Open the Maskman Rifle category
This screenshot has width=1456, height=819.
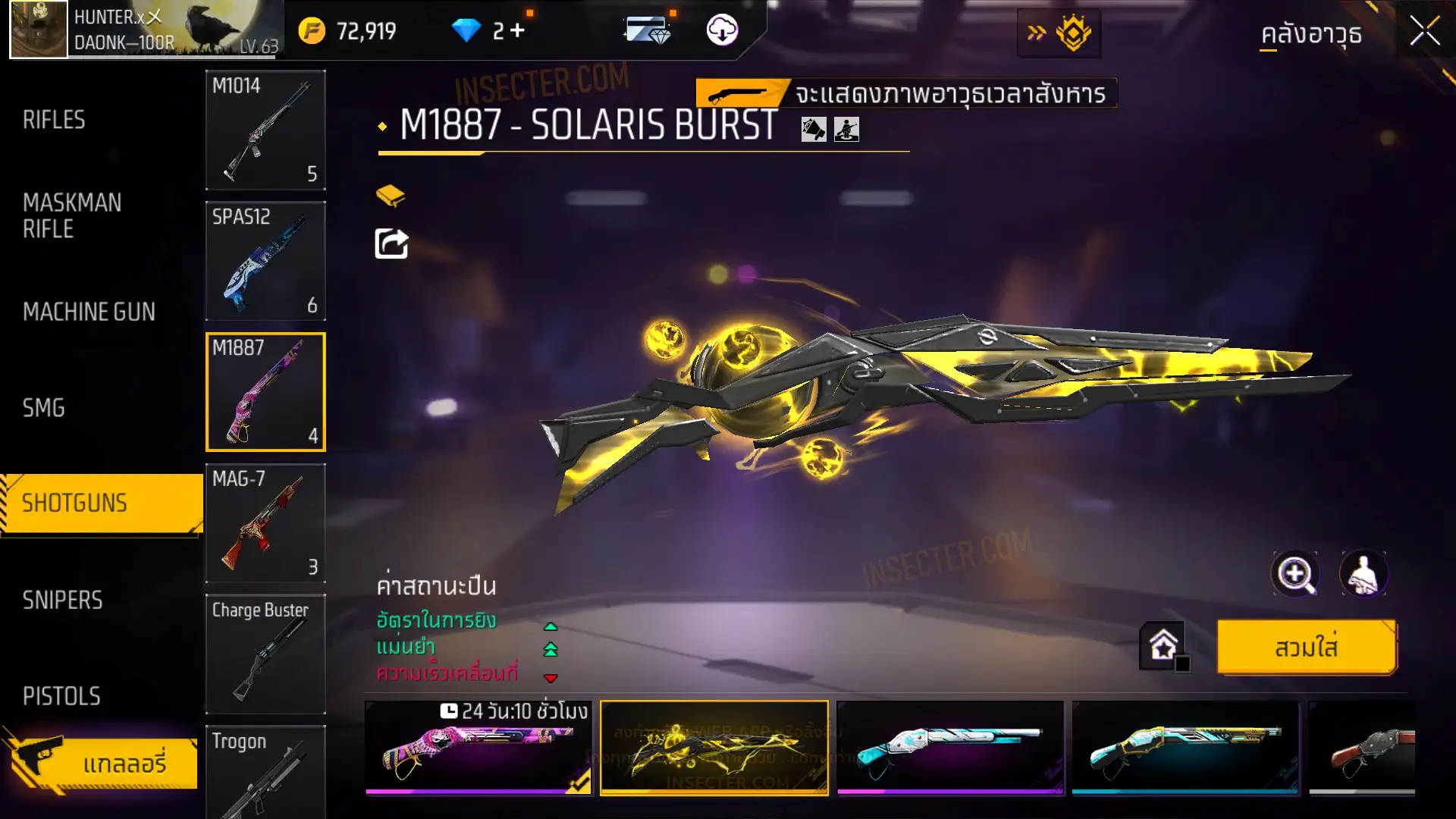72,215
